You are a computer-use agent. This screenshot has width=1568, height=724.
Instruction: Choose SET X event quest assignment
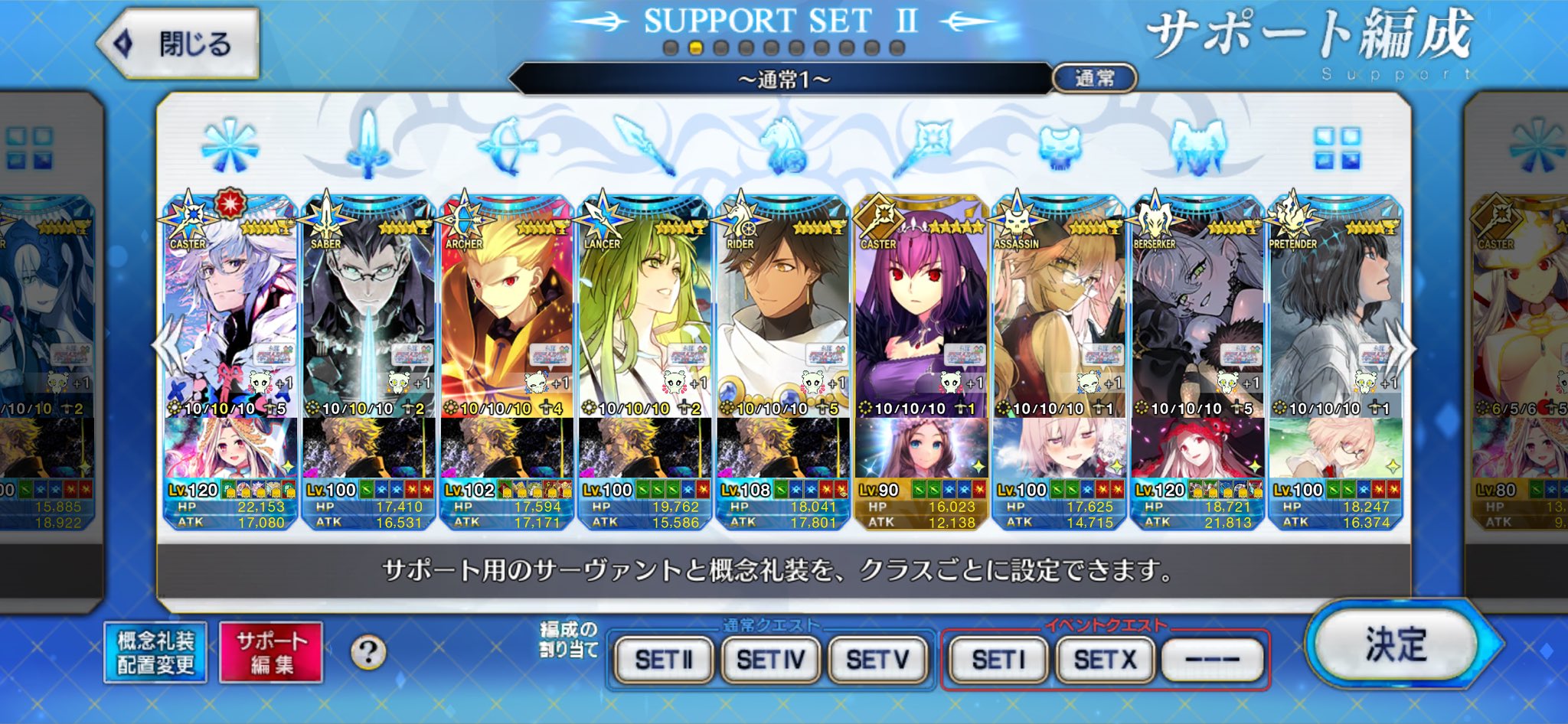[1105, 659]
